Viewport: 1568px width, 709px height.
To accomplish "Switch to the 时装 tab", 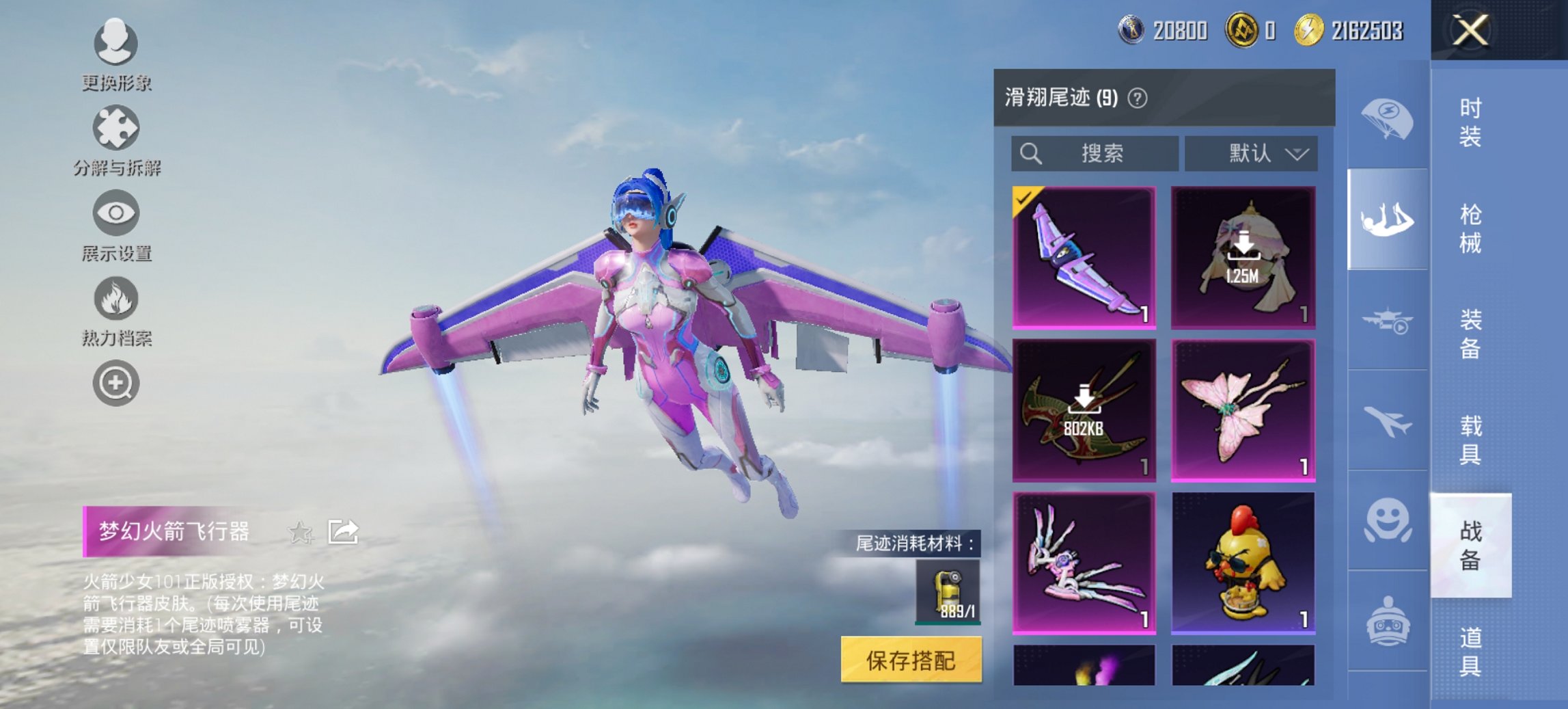I will pos(1470,123).
